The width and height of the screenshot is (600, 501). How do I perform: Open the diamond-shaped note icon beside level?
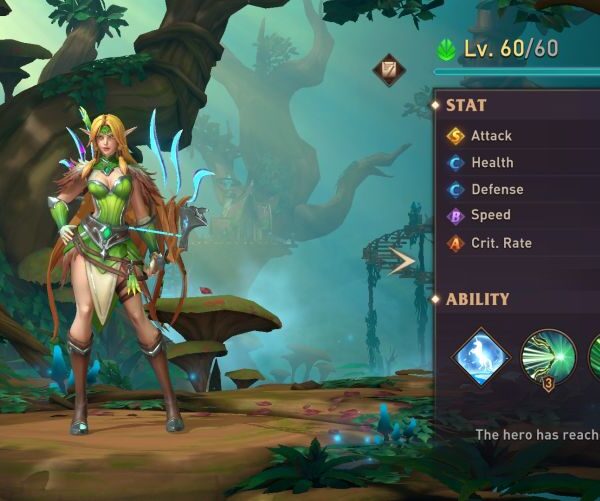389,70
